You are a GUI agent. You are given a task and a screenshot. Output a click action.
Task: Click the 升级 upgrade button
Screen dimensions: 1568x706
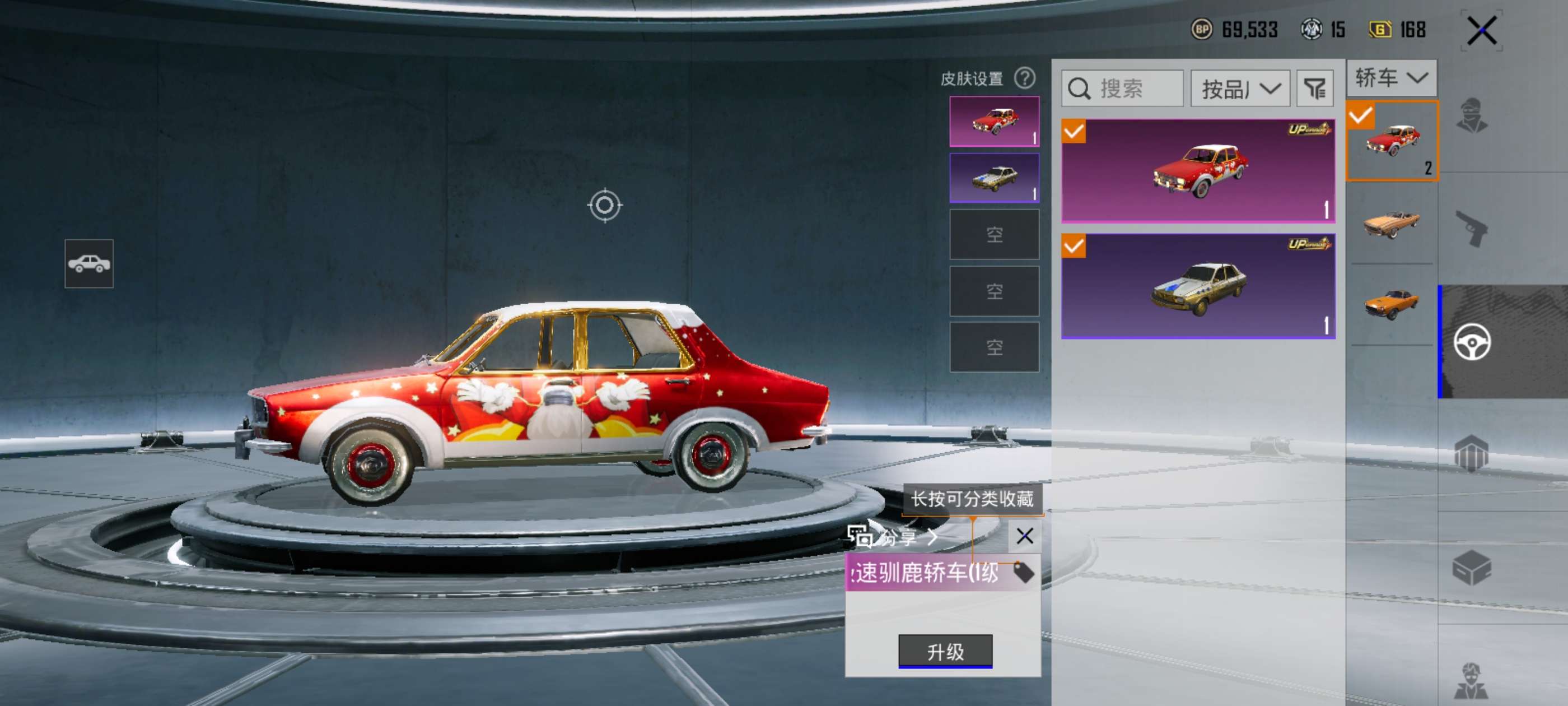coord(945,651)
